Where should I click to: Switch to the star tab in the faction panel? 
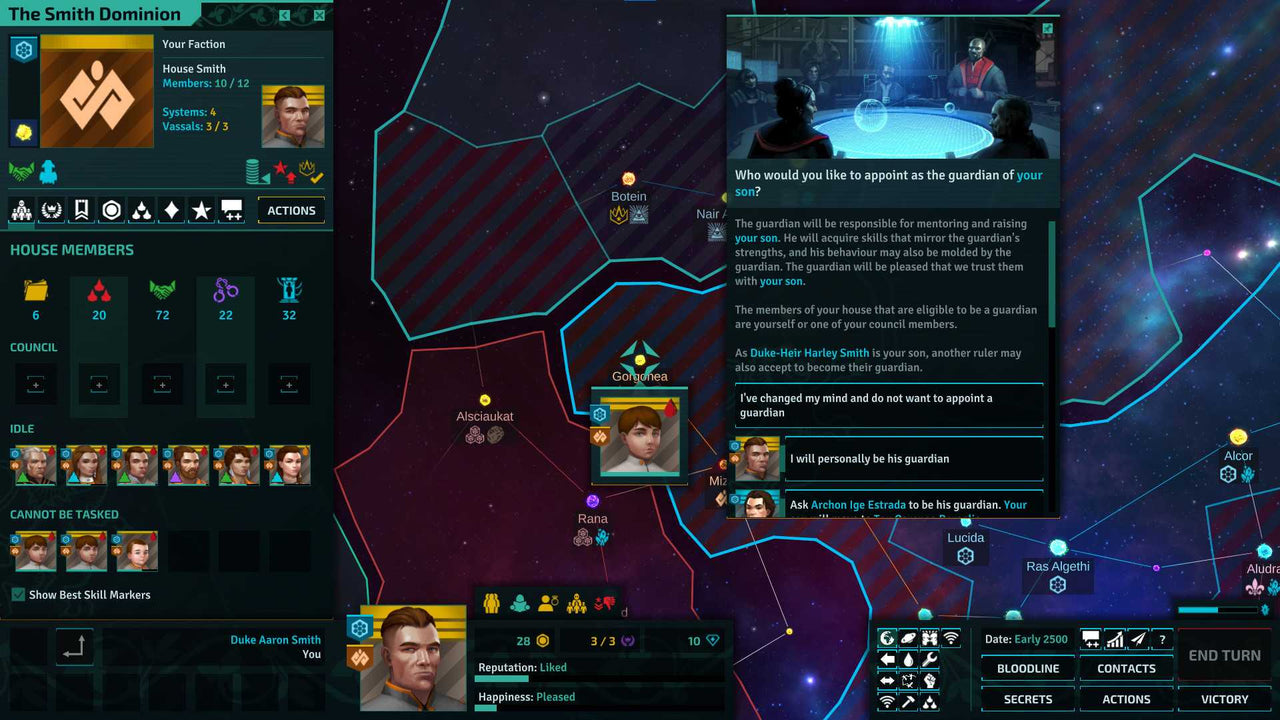click(x=201, y=210)
